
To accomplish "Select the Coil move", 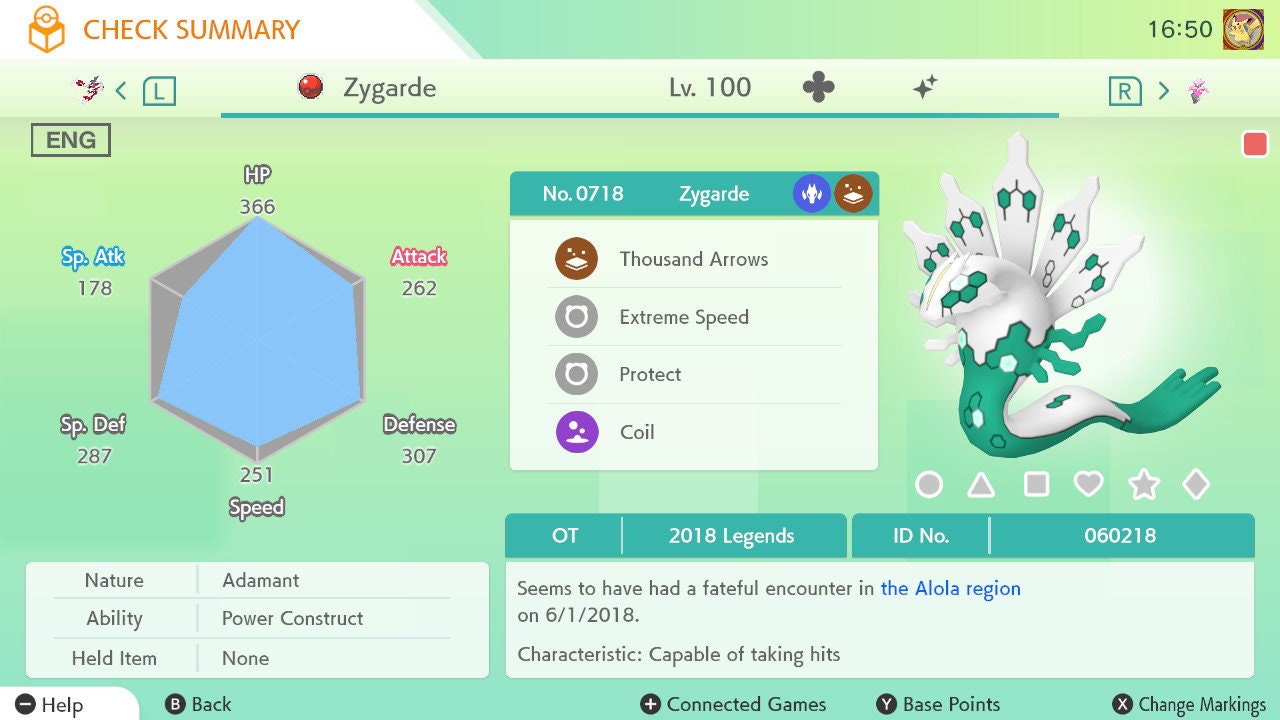I will 637,432.
